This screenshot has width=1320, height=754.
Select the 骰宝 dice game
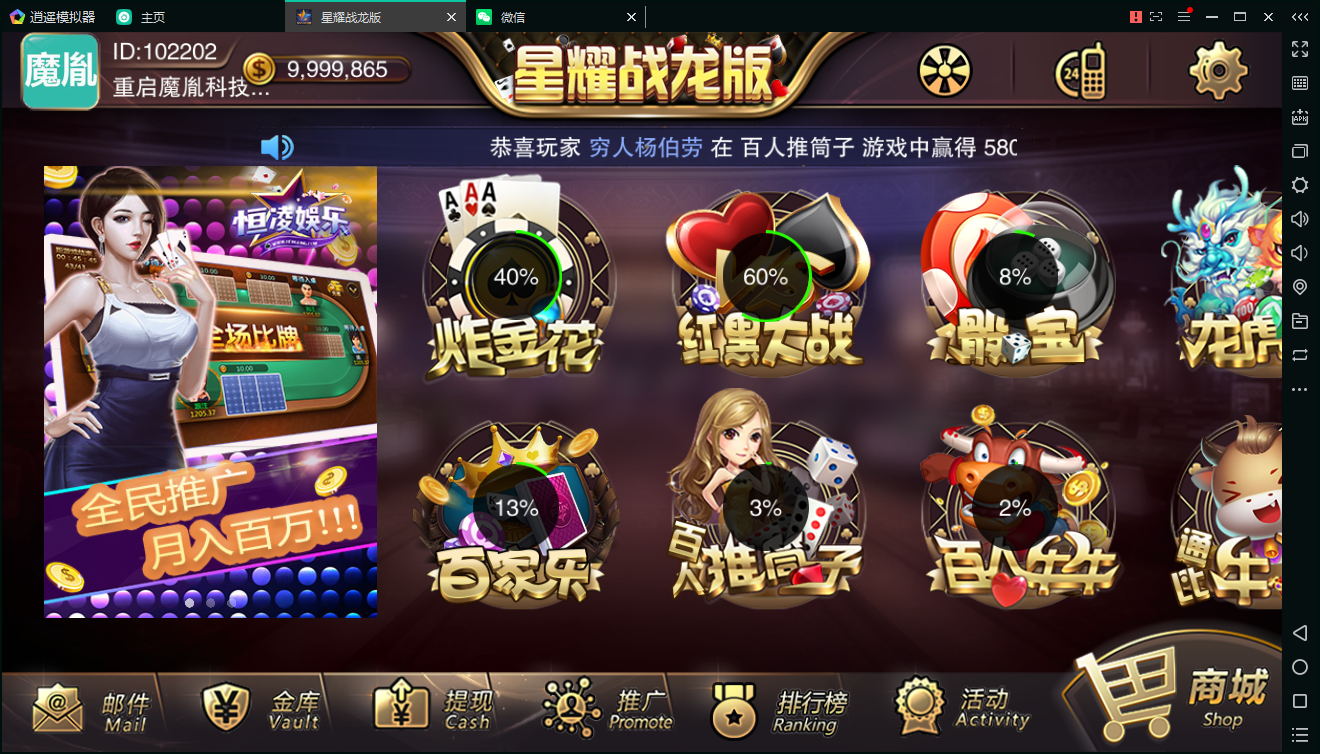click(x=1015, y=280)
